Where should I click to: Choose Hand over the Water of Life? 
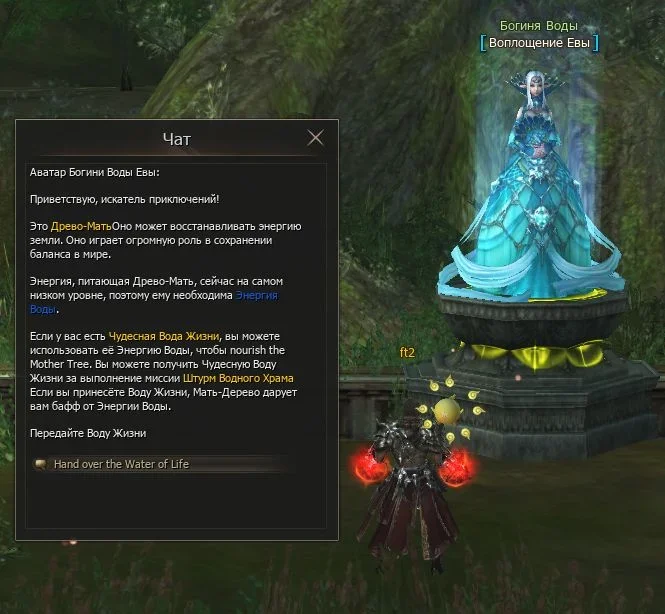point(121,464)
